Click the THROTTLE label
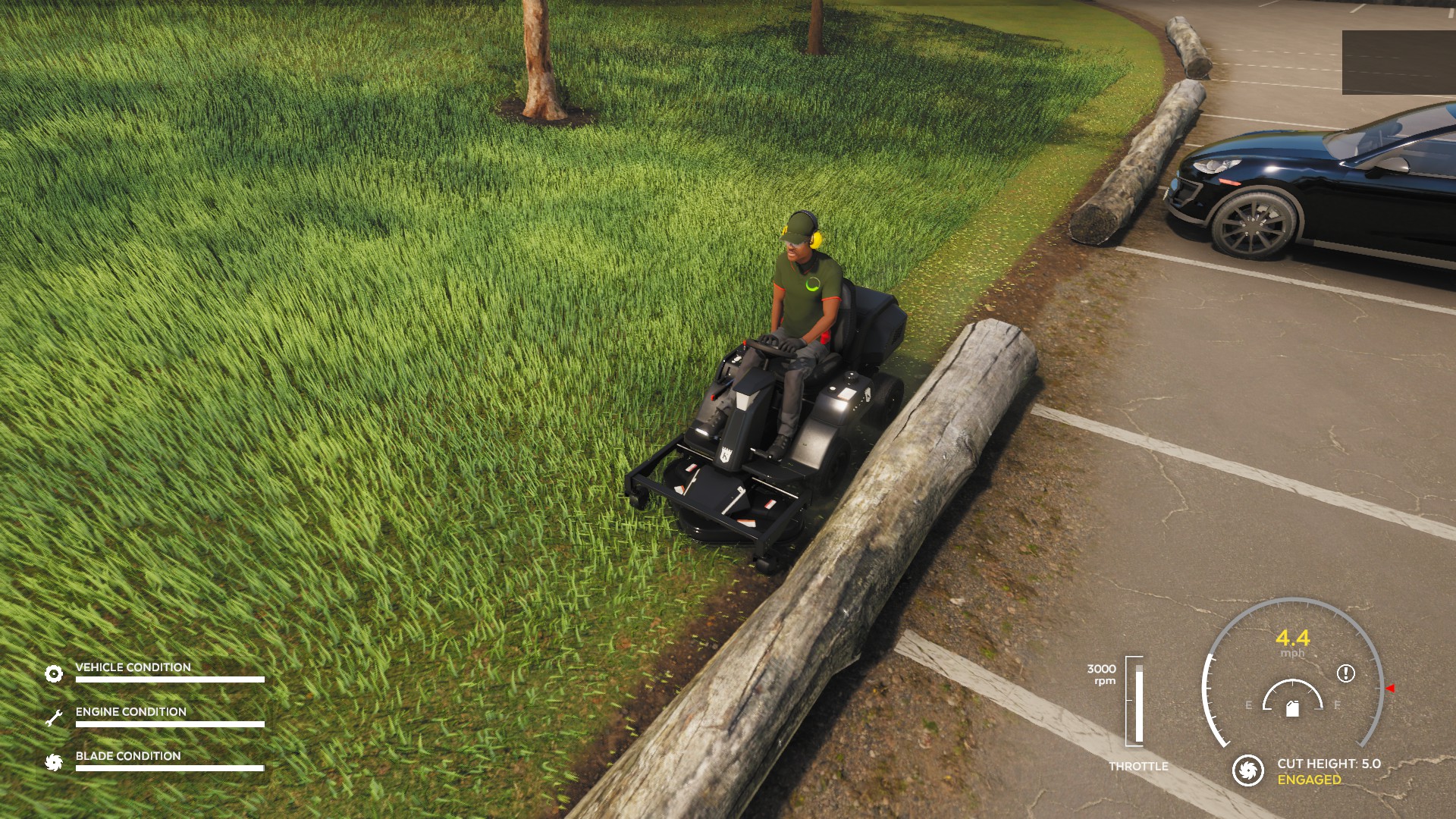Image resolution: width=1456 pixels, height=819 pixels. click(x=1139, y=767)
